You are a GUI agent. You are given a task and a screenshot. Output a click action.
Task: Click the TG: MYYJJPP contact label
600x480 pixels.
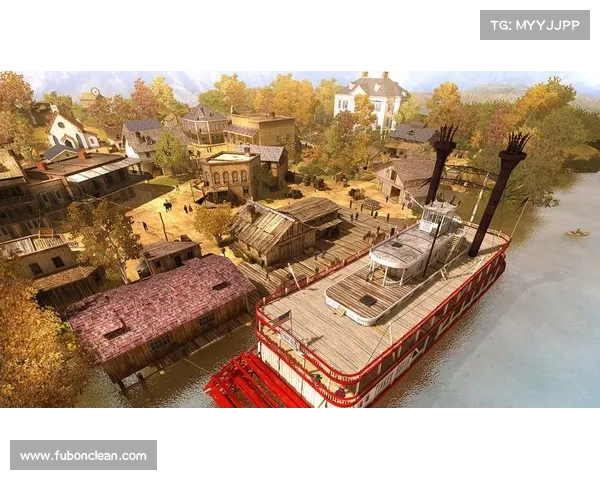point(535,24)
